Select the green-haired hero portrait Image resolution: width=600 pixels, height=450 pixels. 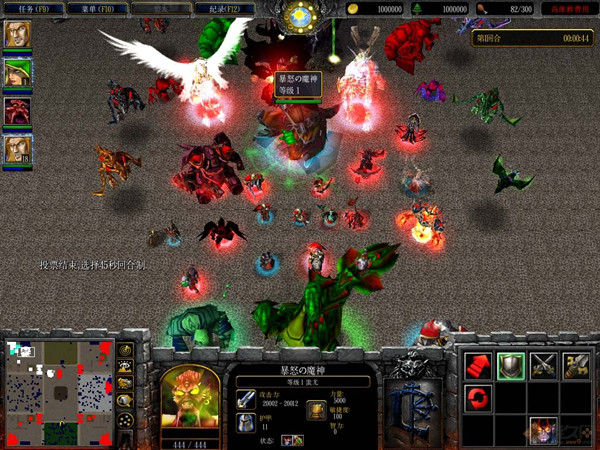(17, 72)
